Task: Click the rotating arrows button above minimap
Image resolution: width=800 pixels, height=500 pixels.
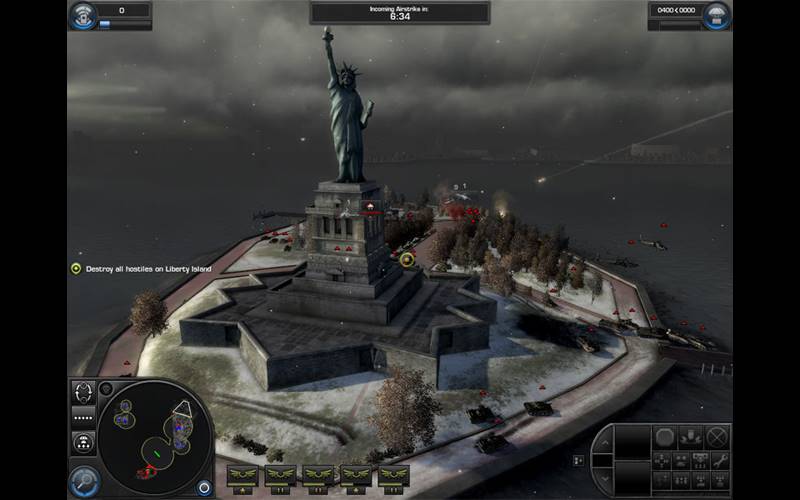Action: click(x=84, y=391)
